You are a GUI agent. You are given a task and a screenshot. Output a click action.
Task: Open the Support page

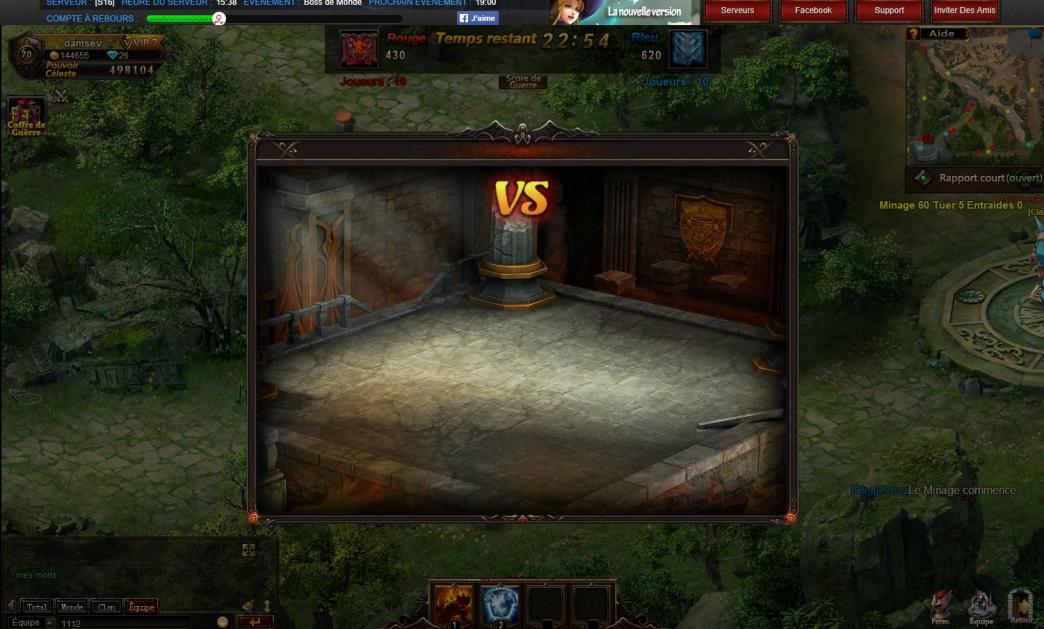889,11
